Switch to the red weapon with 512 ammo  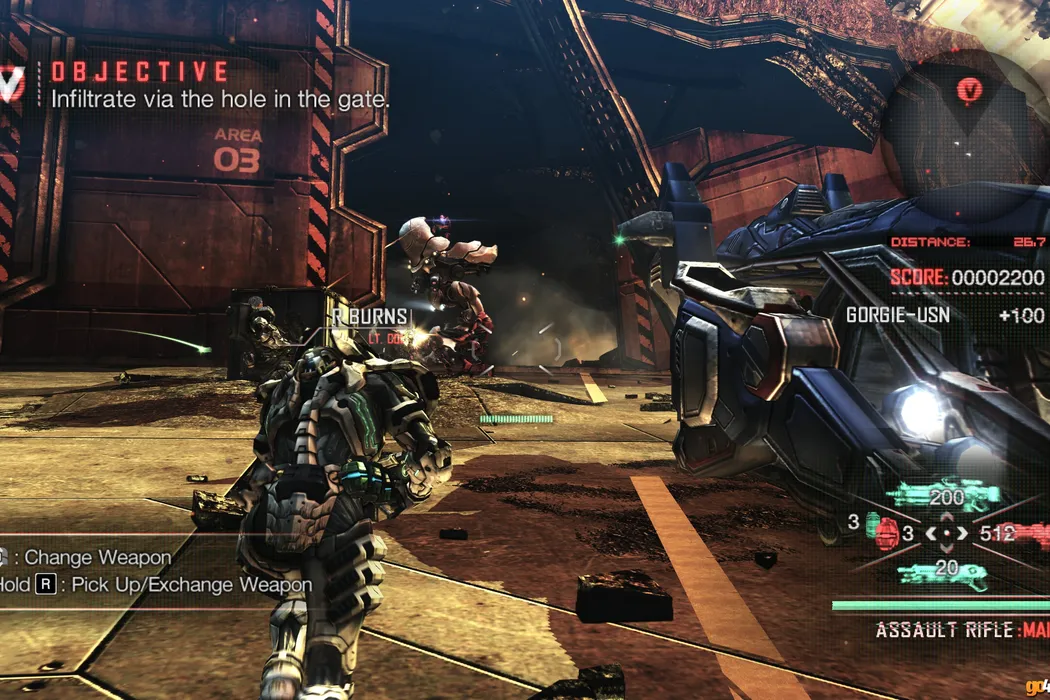(x=1025, y=534)
